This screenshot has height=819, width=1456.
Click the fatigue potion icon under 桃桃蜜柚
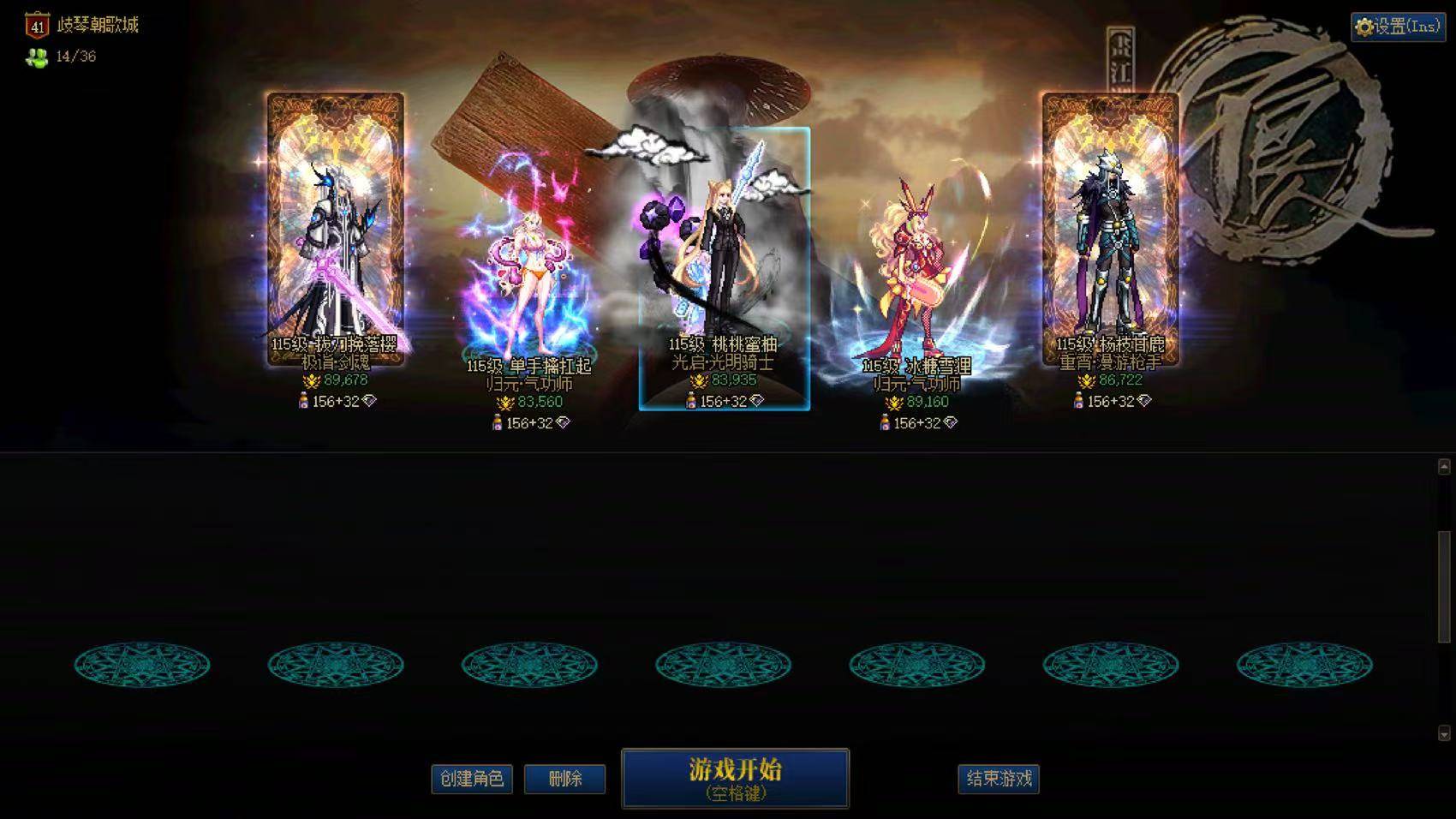690,401
